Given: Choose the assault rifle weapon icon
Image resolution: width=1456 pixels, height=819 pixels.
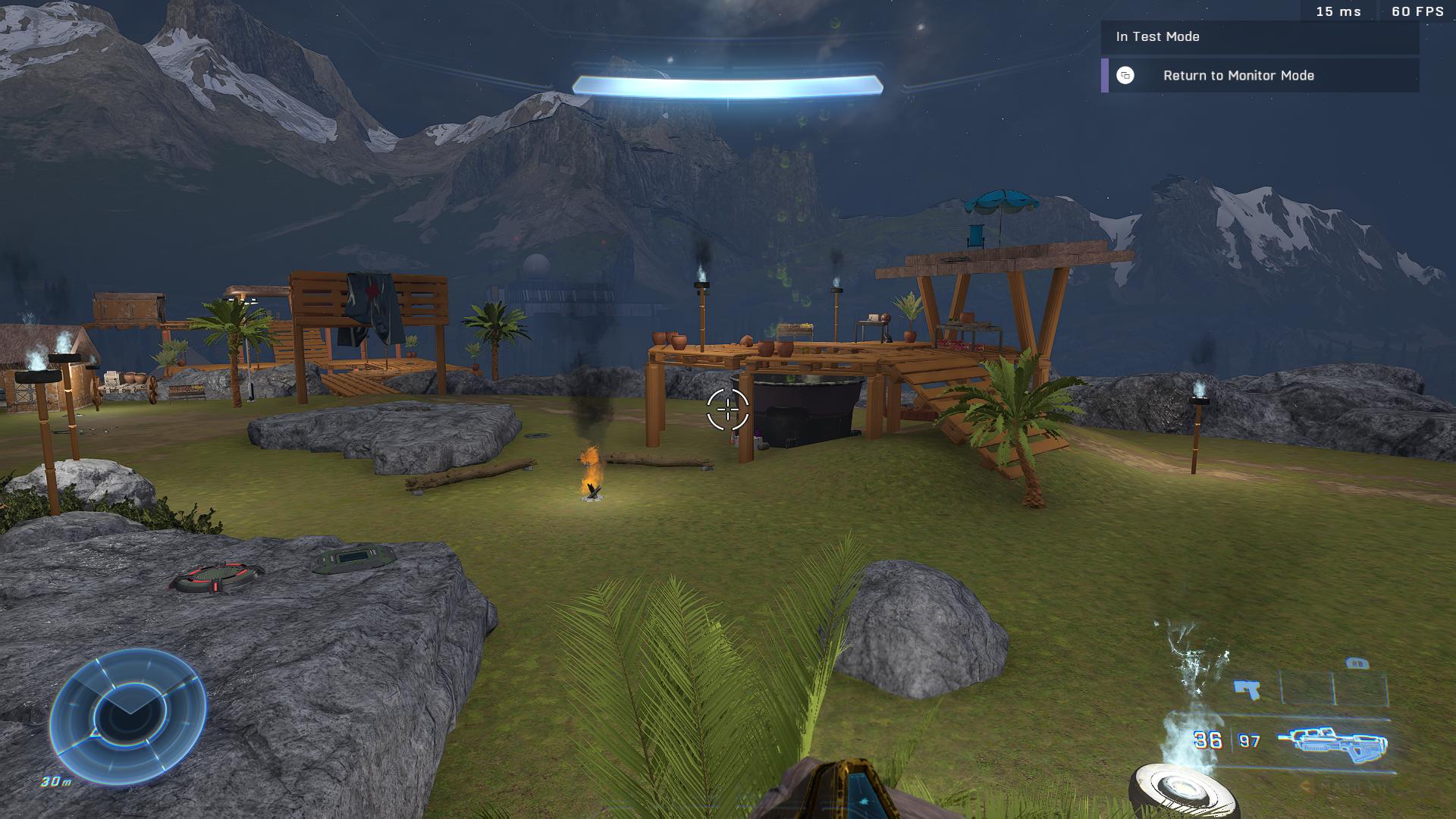Looking at the screenshot, I should point(1332,742).
